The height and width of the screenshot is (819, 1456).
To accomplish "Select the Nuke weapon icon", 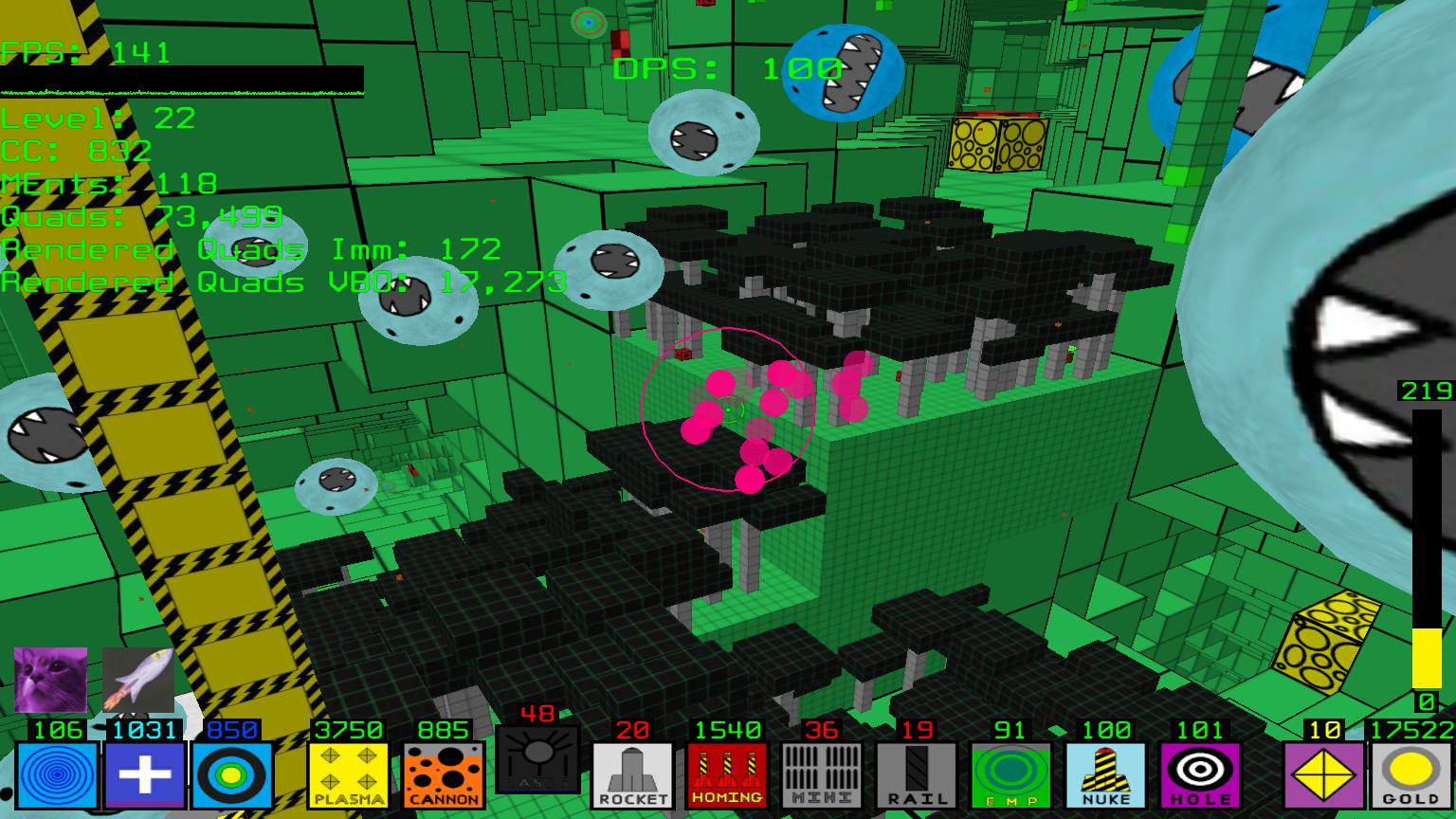I will (1105, 774).
